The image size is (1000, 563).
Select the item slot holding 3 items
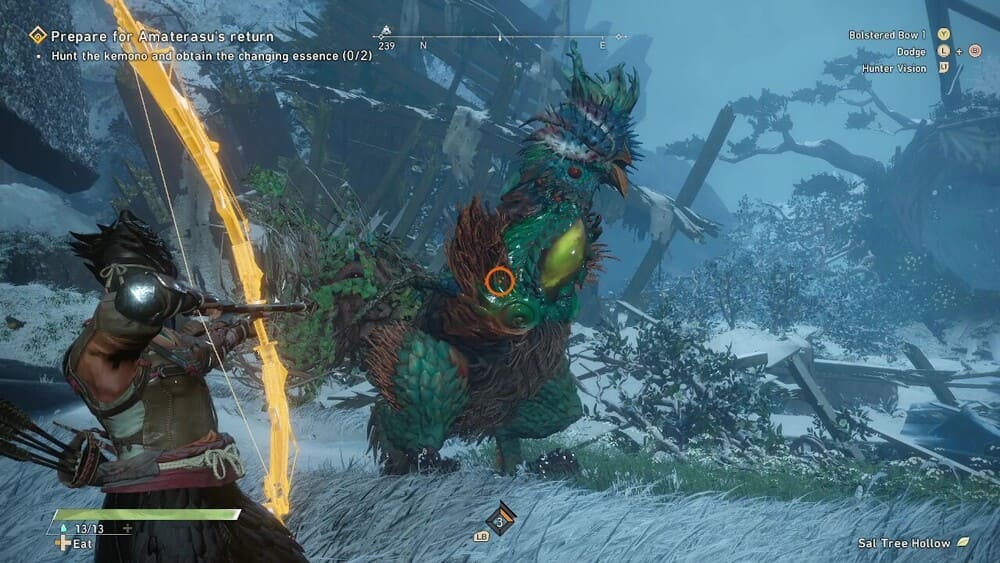pos(500,519)
